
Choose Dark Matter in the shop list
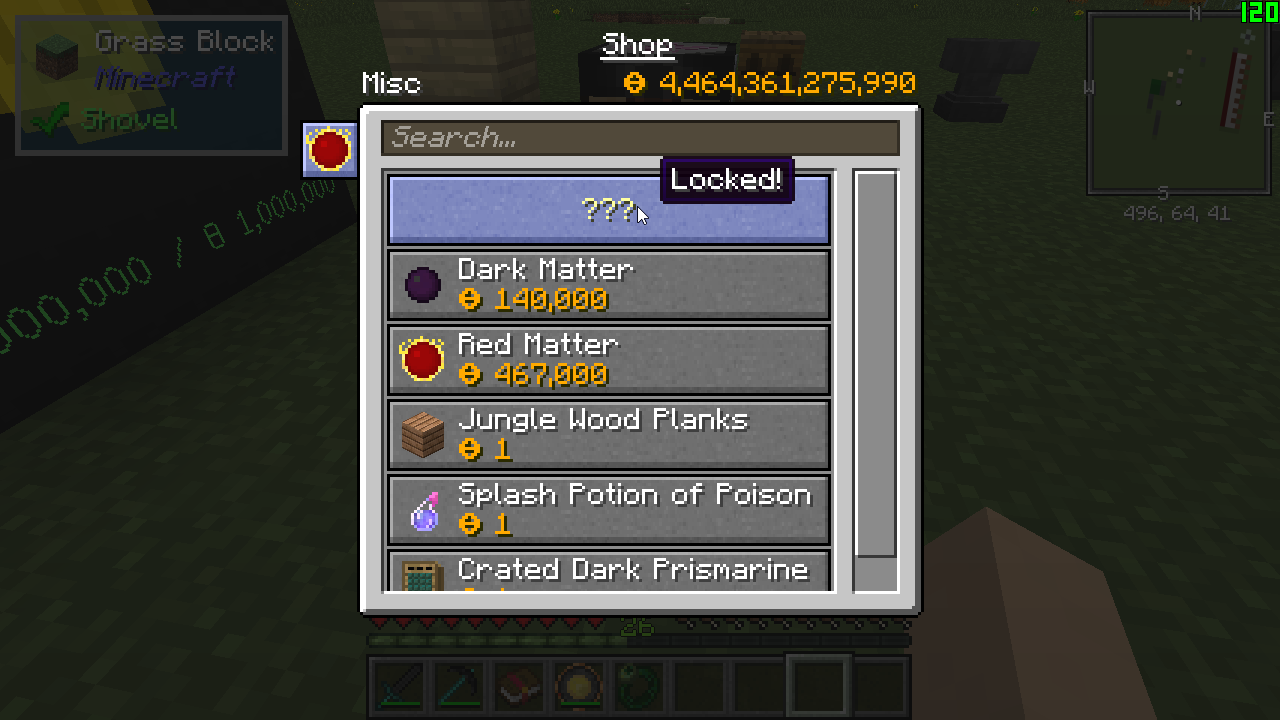[x=608, y=285]
